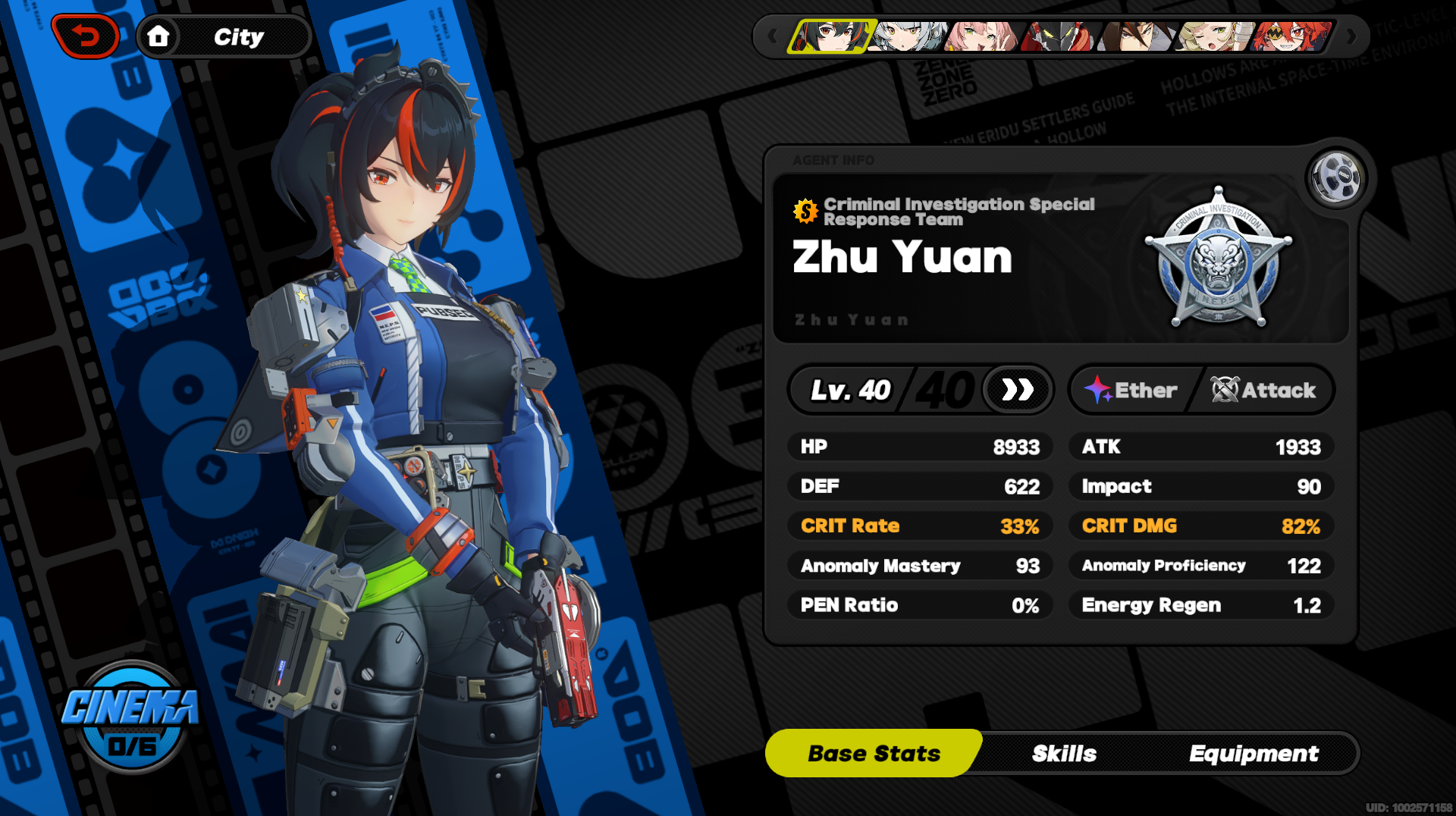Screen dimensions: 1456x816
Task: Open the level-up double-arrow control
Action: click(x=1018, y=389)
